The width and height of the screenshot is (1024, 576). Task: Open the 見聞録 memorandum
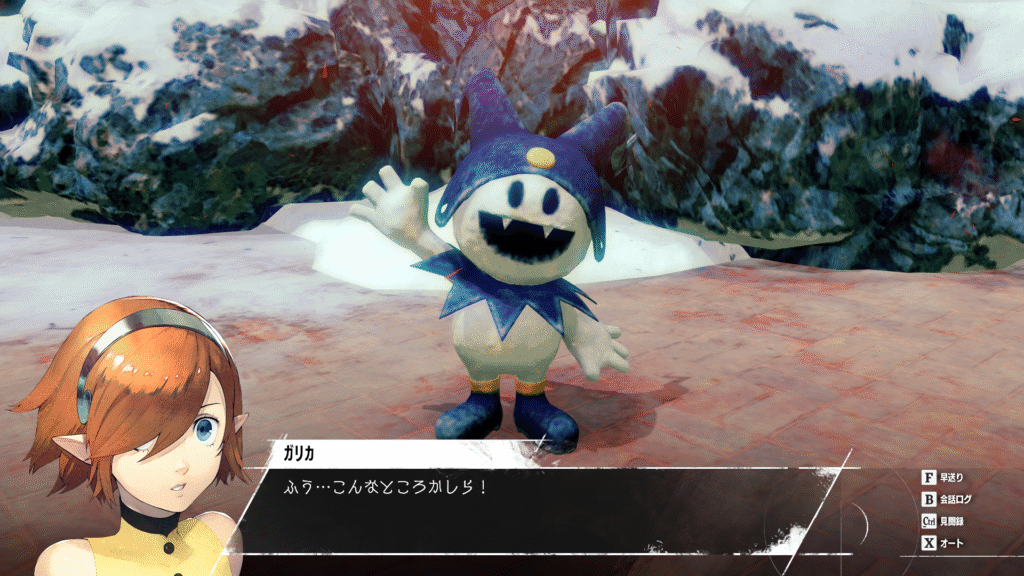pyautogui.click(x=944, y=521)
